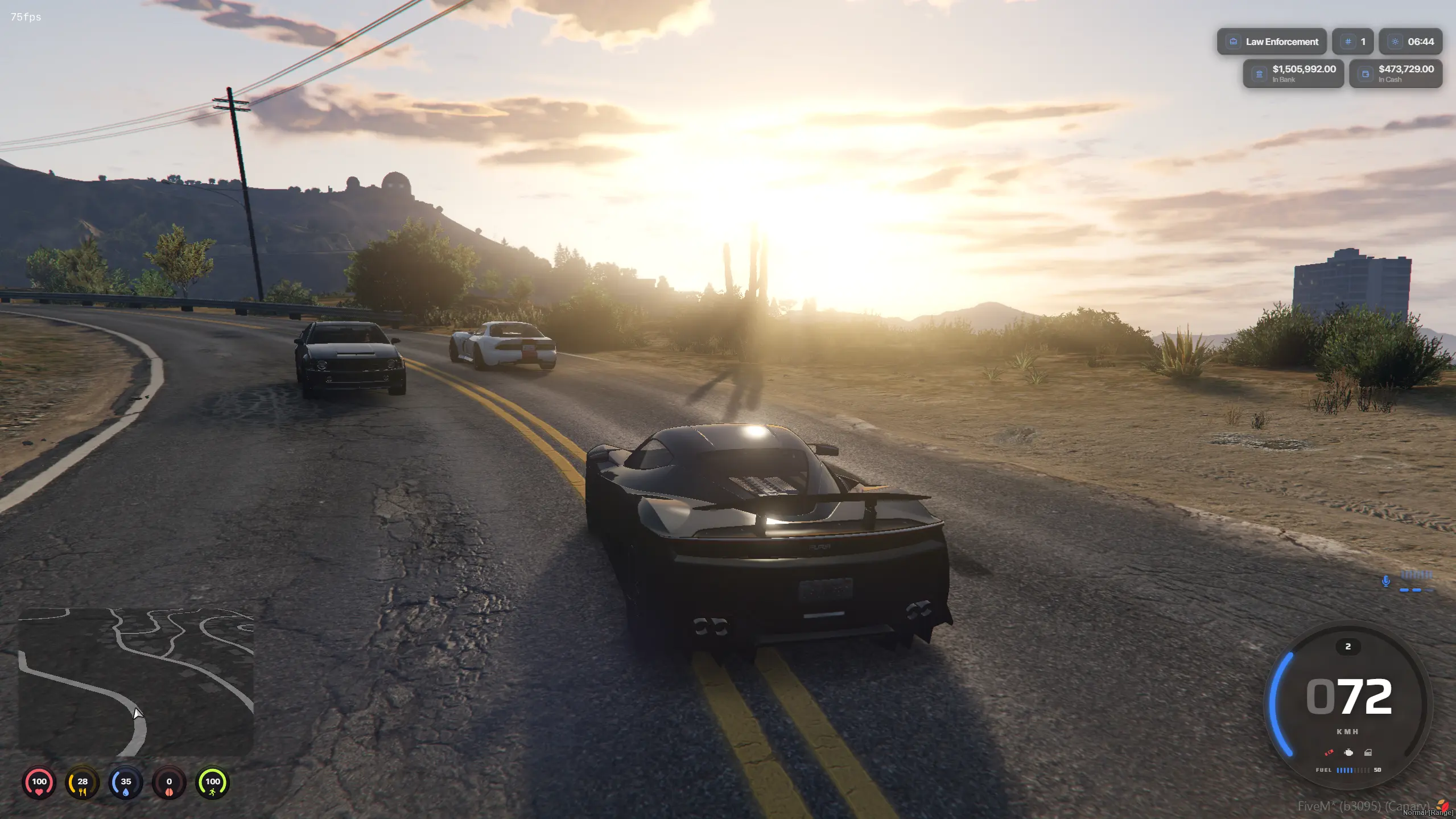
Task: Click the red seatbelt warning icon
Action: click(x=1329, y=752)
